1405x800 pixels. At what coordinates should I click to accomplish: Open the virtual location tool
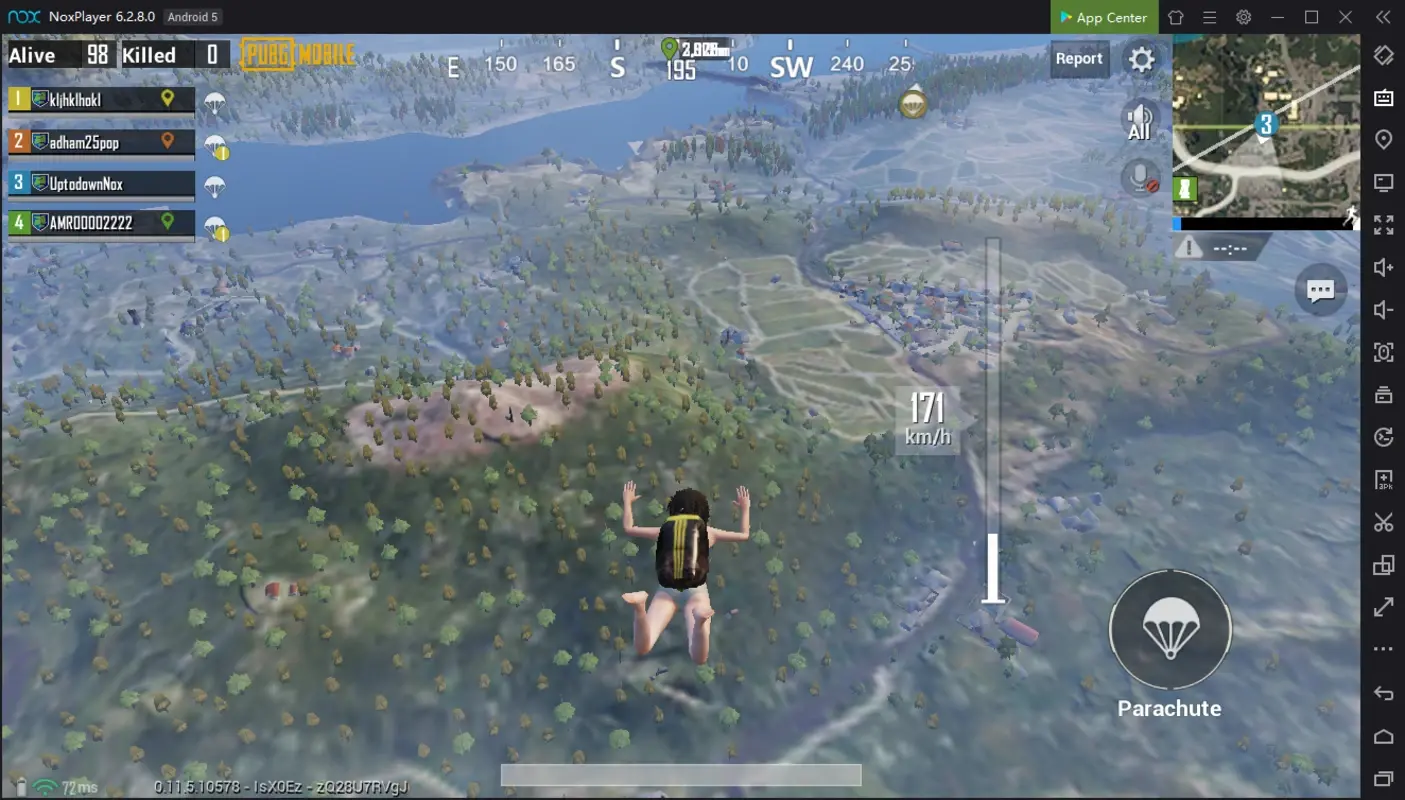coord(1383,139)
